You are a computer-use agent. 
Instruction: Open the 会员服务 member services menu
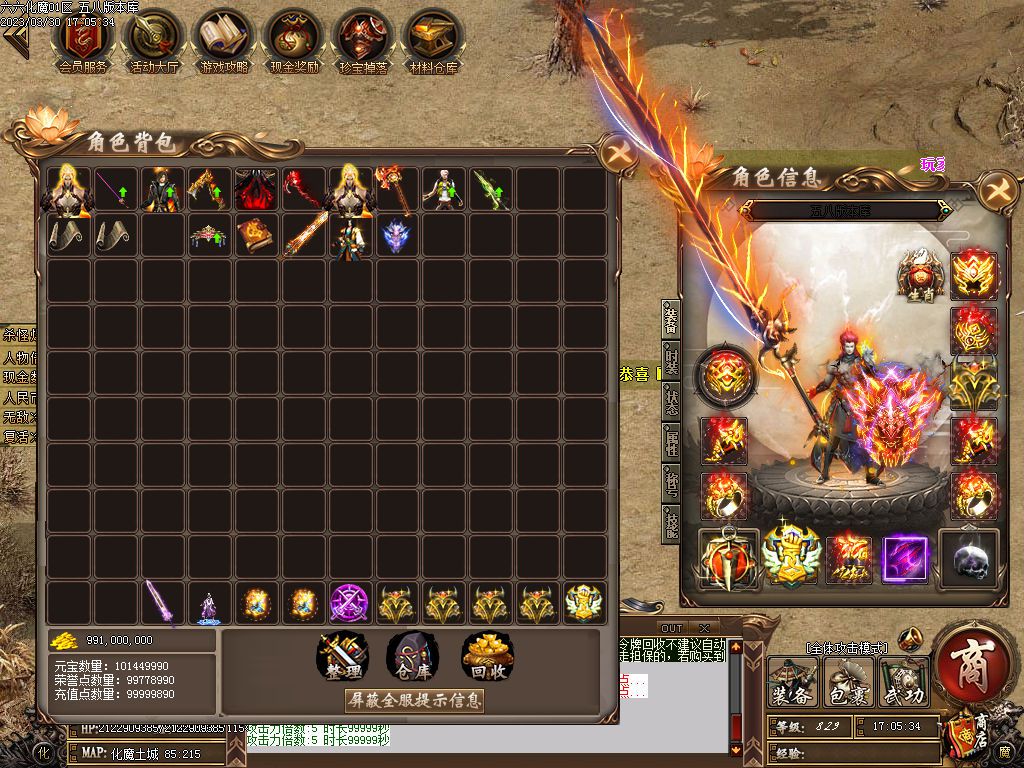tap(84, 38)
